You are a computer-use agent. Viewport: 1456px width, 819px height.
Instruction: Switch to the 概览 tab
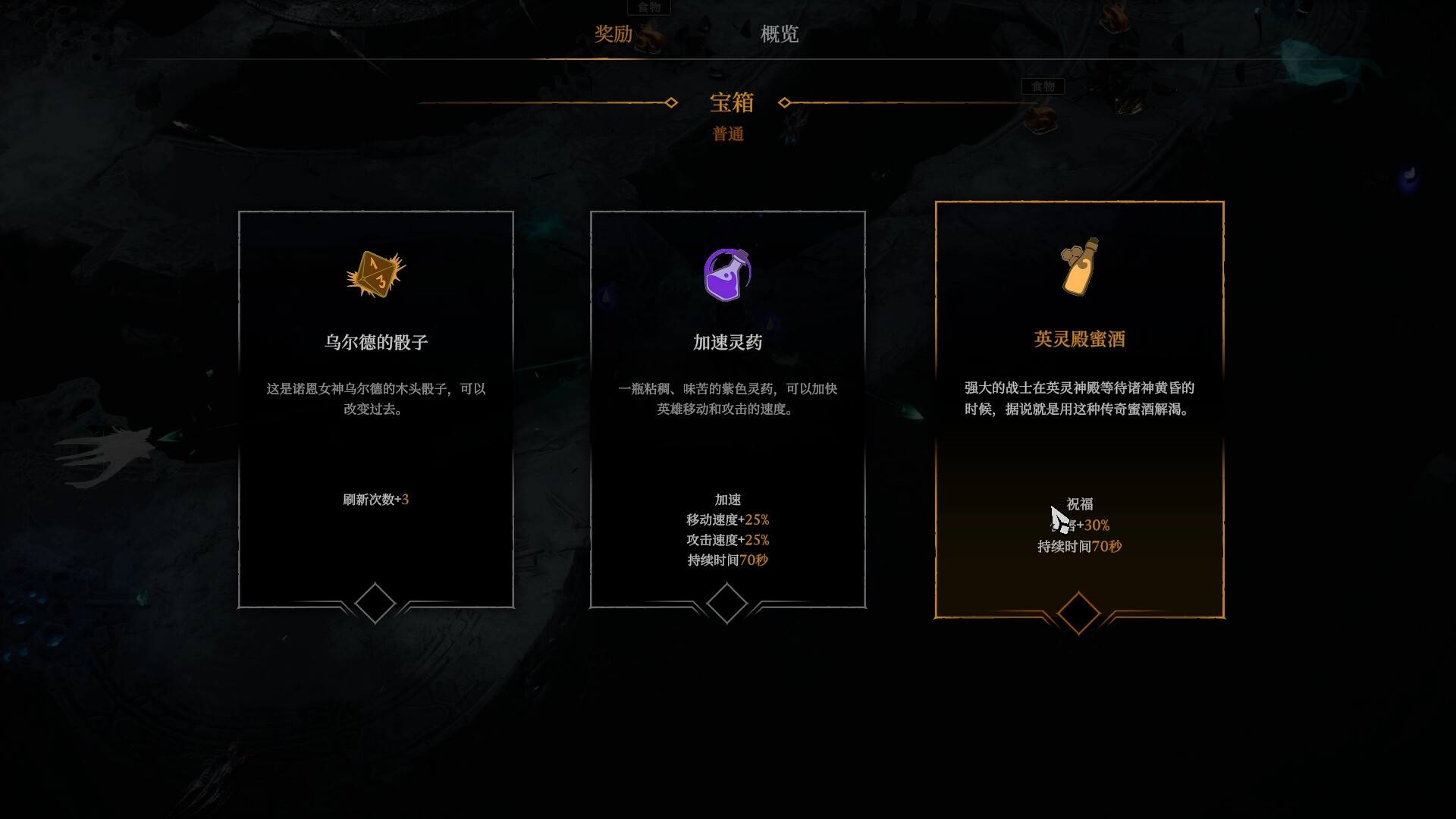click(778, 35)
